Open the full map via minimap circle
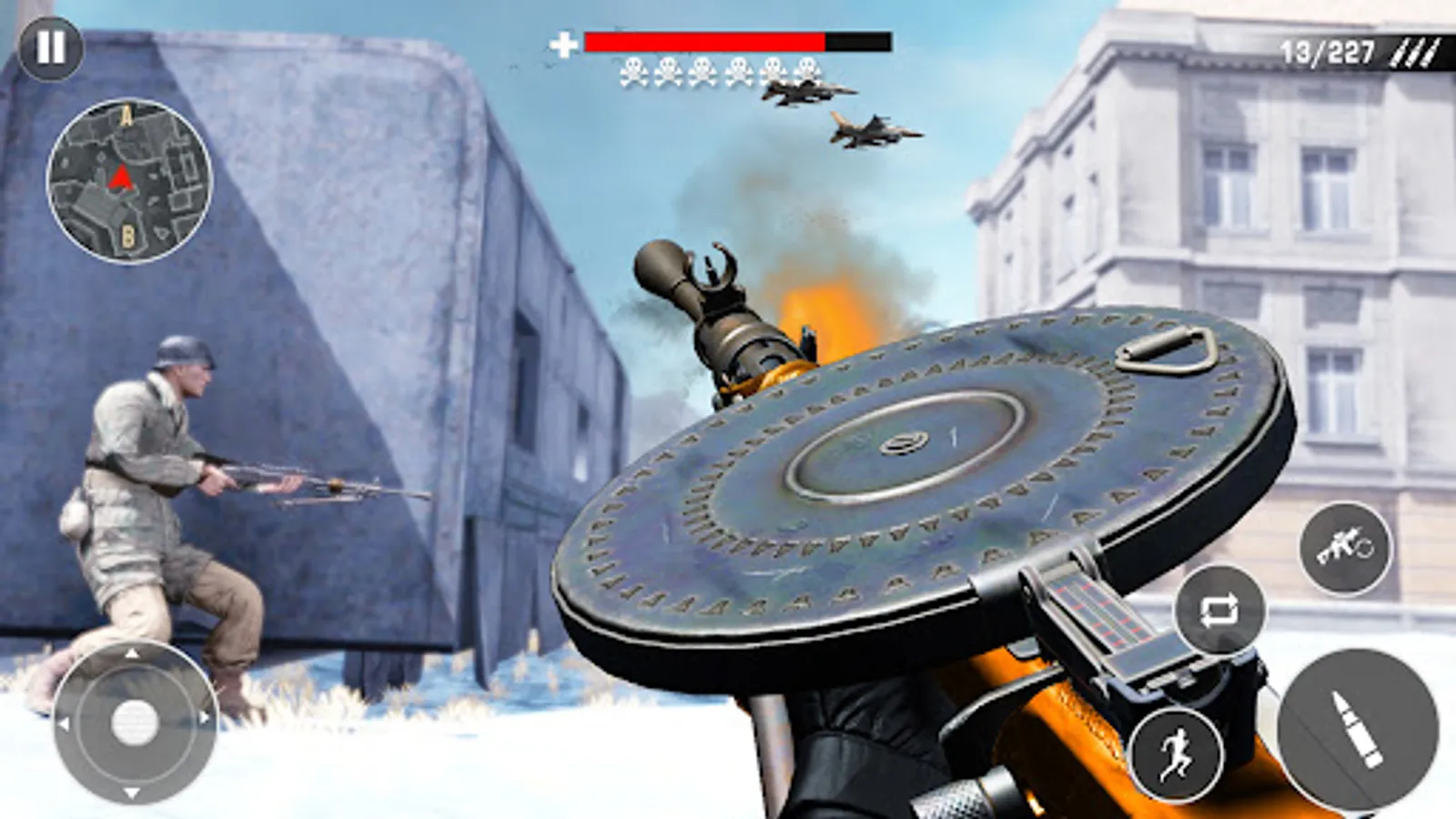The width and height of the screenshot is (1456, 819). tap(127, 177)
